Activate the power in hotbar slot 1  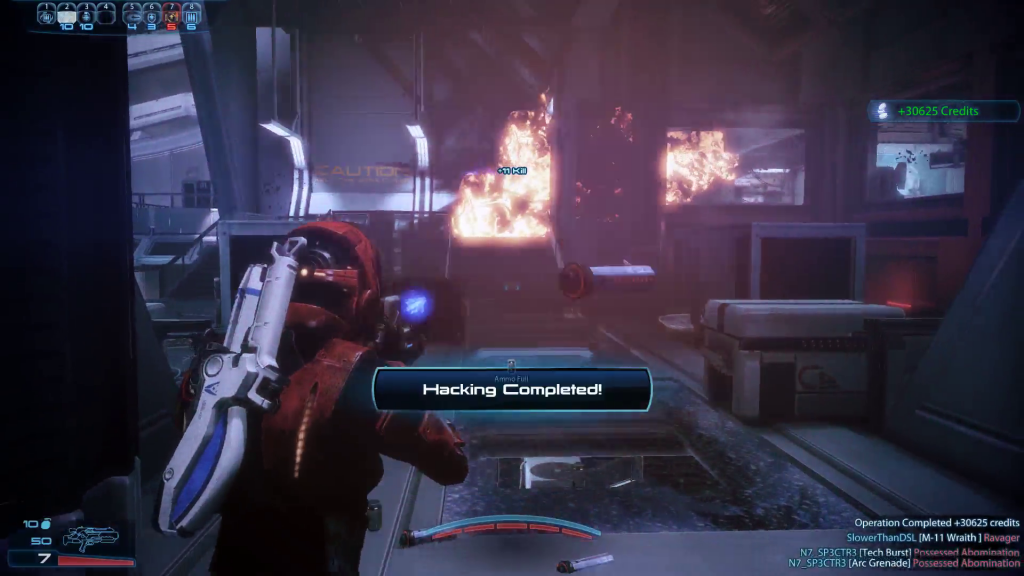point(47,15)
